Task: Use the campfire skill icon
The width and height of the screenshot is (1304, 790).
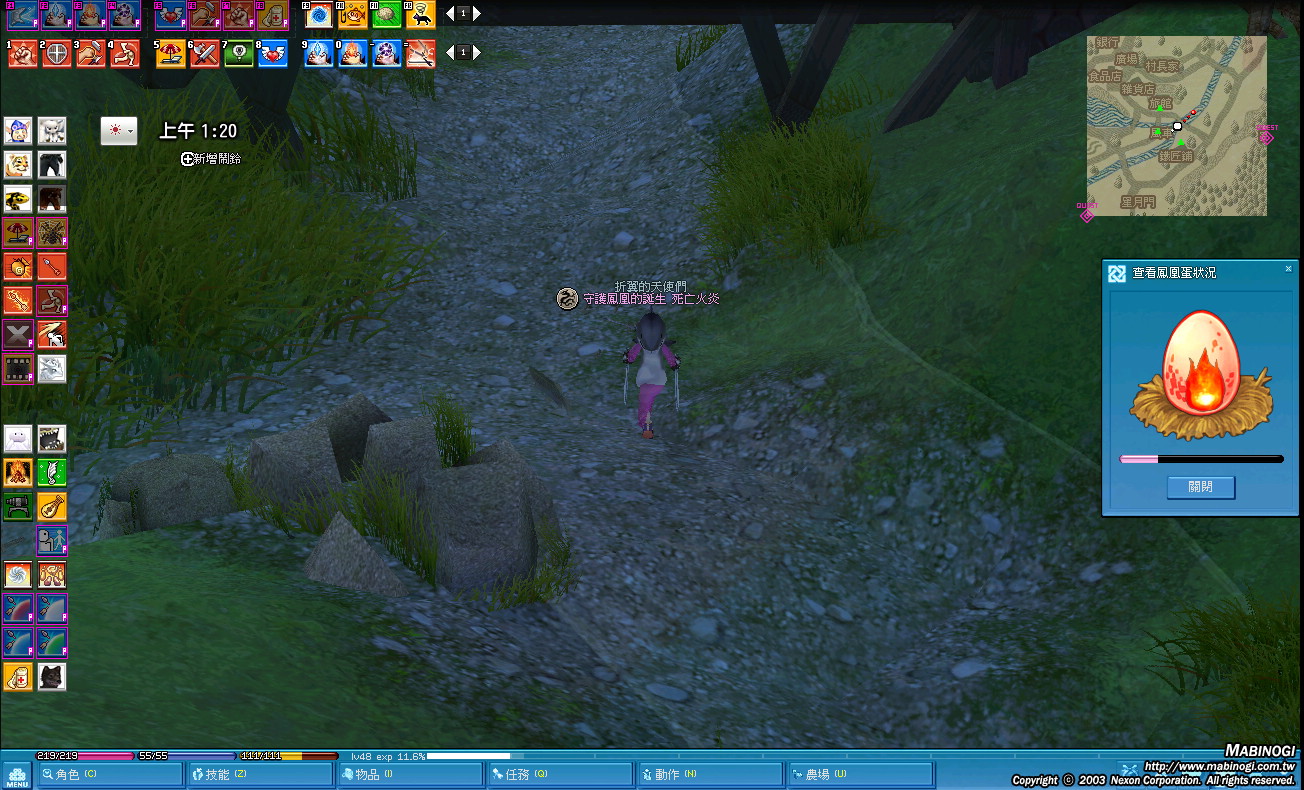Action: (x=18, y=472)
